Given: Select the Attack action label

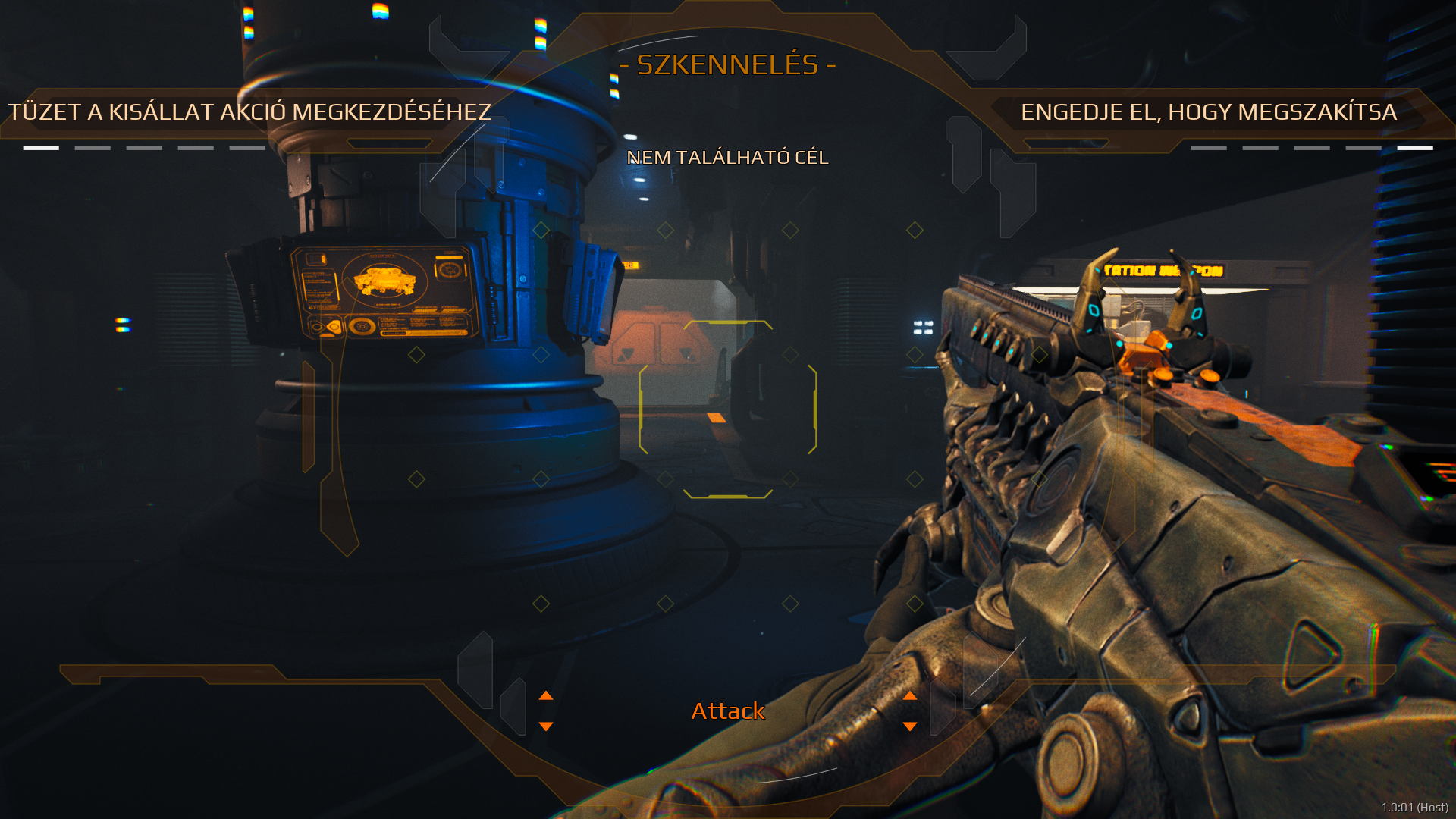Looking at the screenshot, I should pyautogui.click(x=727, y=711).
